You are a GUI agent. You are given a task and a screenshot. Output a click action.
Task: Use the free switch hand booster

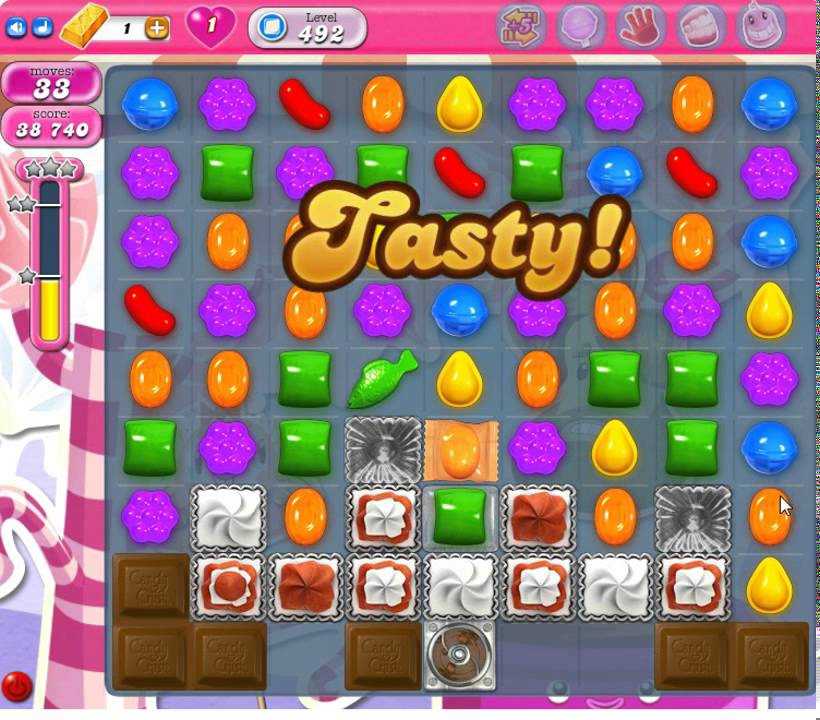click(x=641, y=27)
